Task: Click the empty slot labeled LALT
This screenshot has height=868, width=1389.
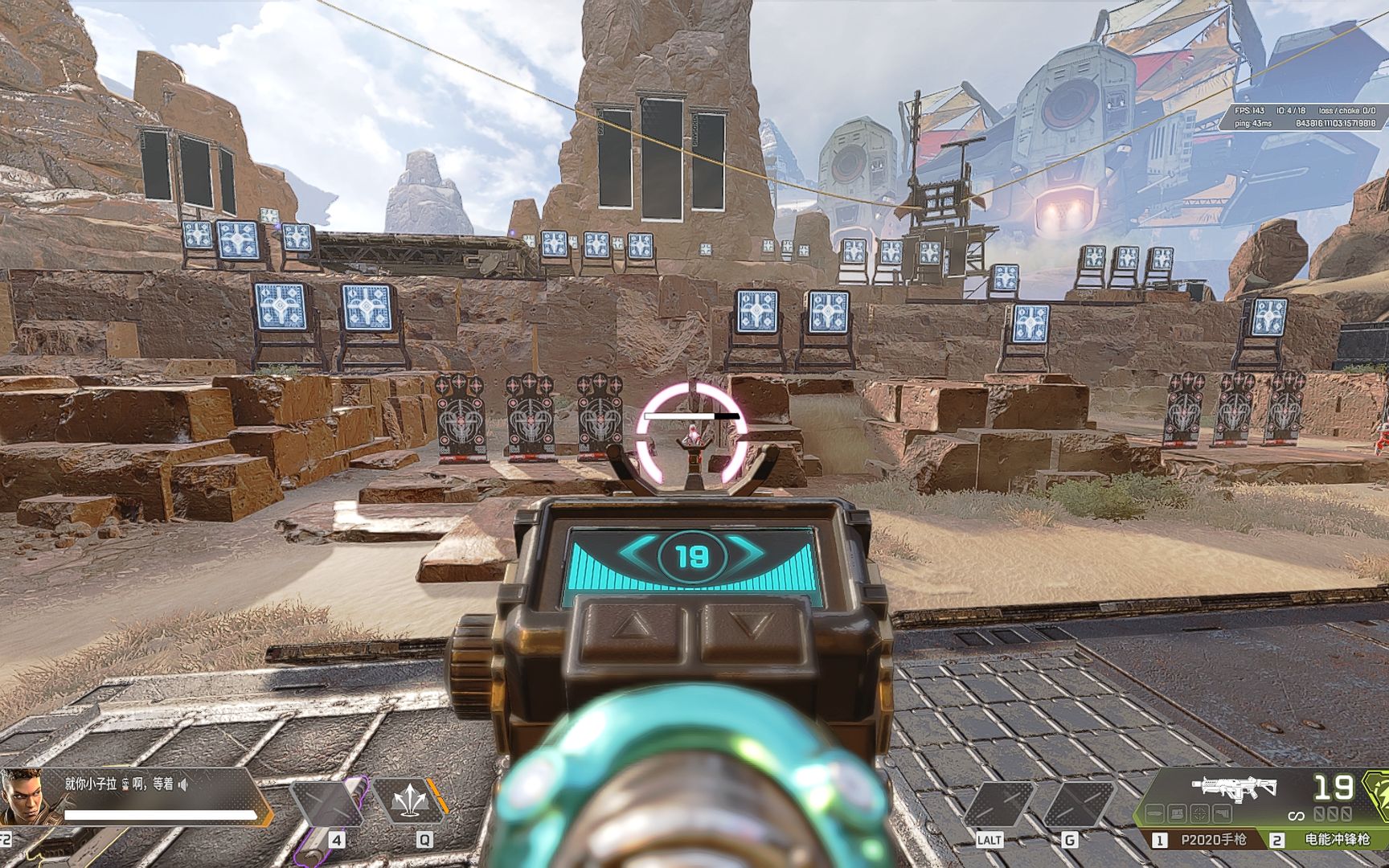Action: pyautogui.click(x=998, y=802)
